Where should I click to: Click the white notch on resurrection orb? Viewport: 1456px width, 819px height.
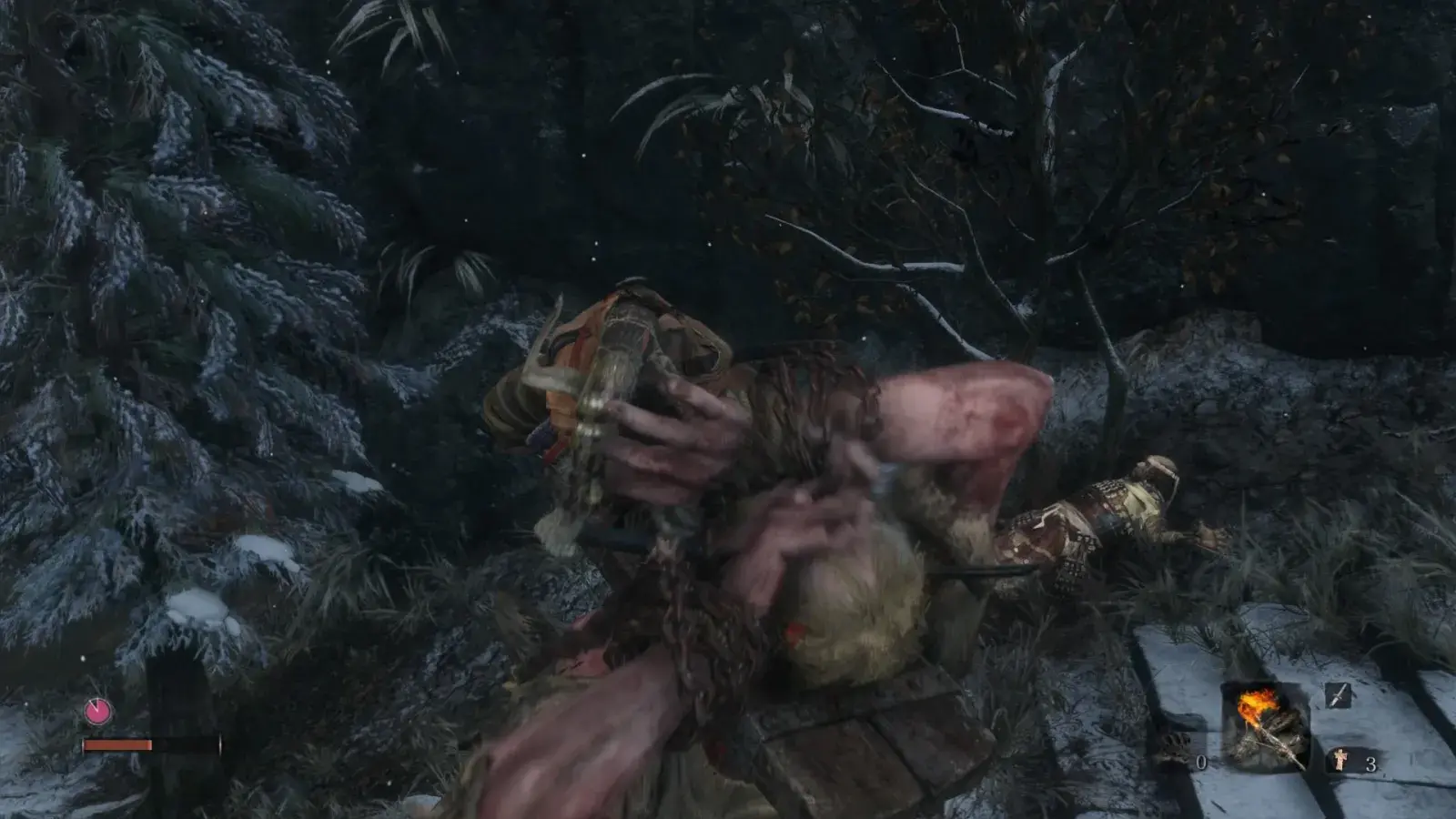95,703
